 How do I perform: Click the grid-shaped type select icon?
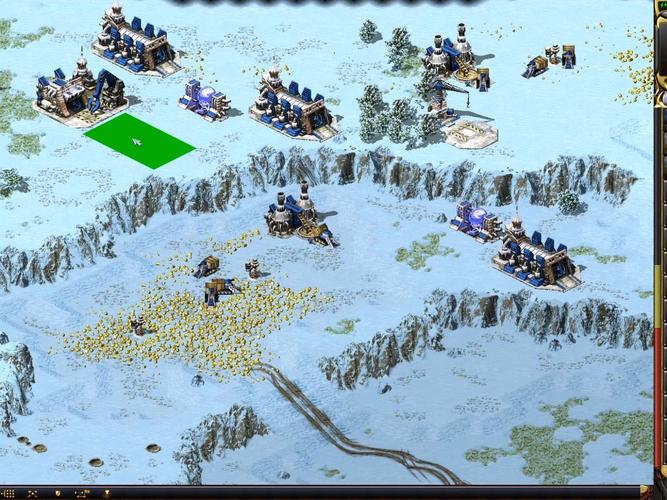point(9,493)
